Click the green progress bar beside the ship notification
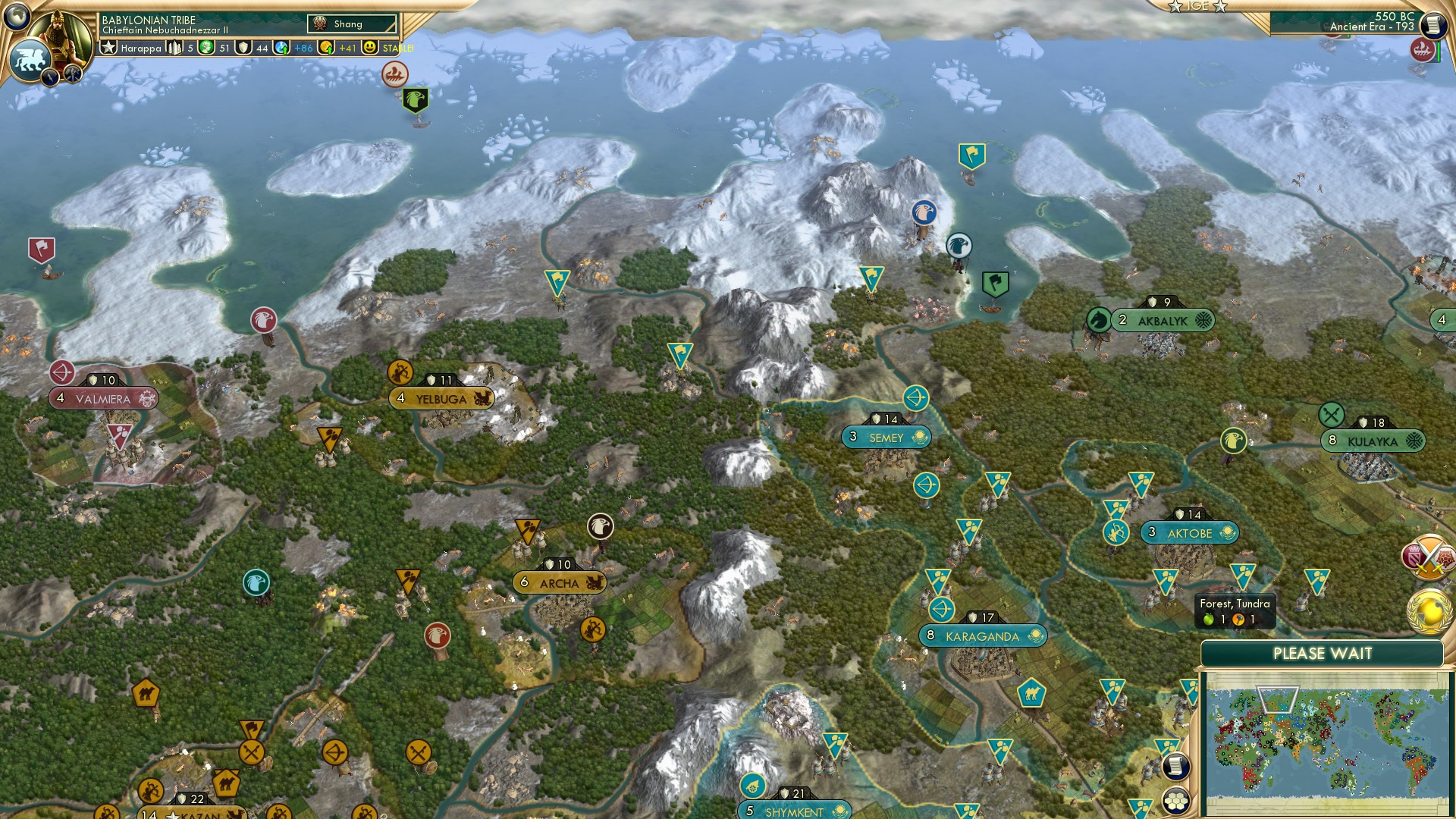 coord(1439,51)
